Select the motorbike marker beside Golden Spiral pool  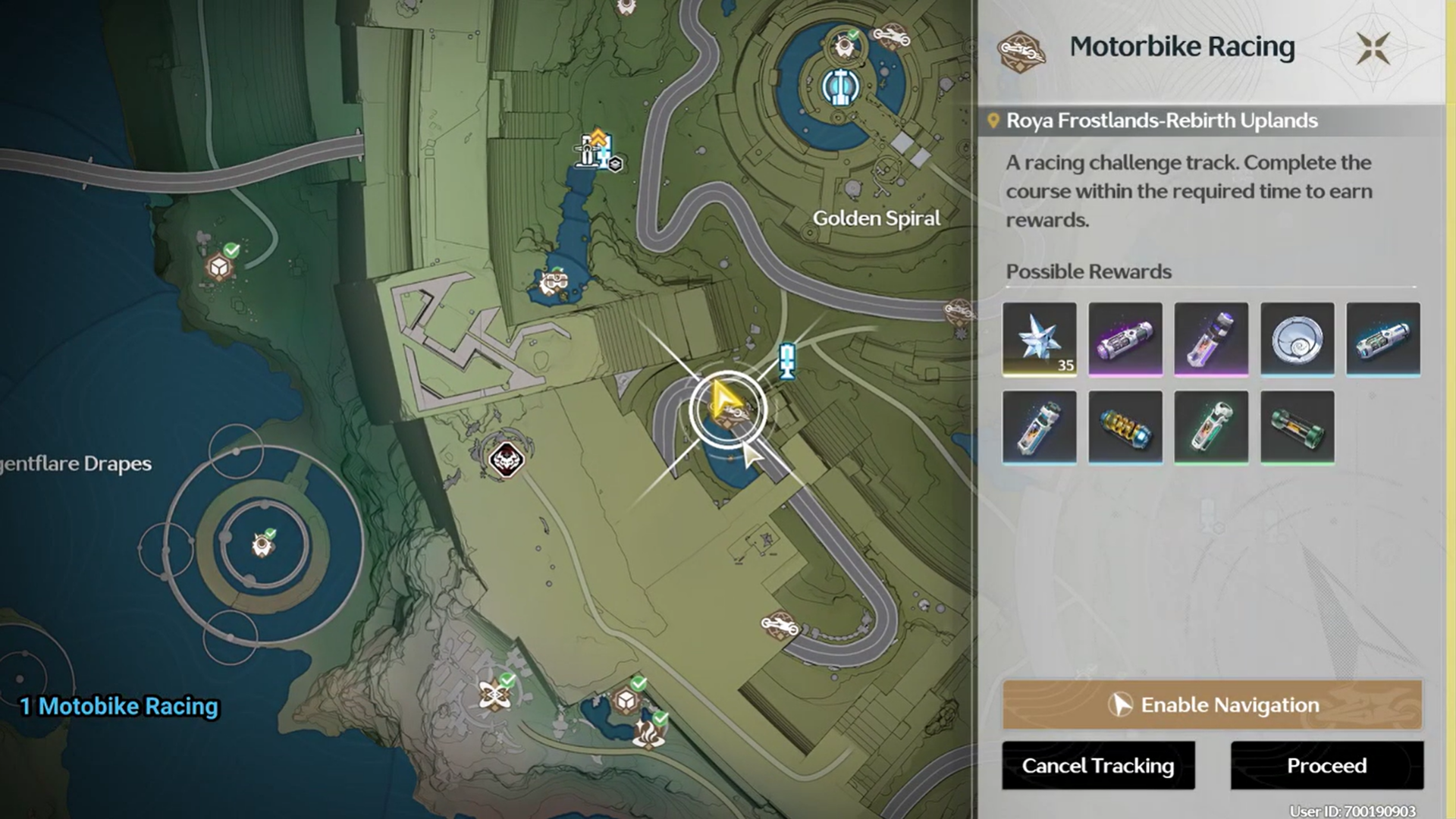point(890,36)
